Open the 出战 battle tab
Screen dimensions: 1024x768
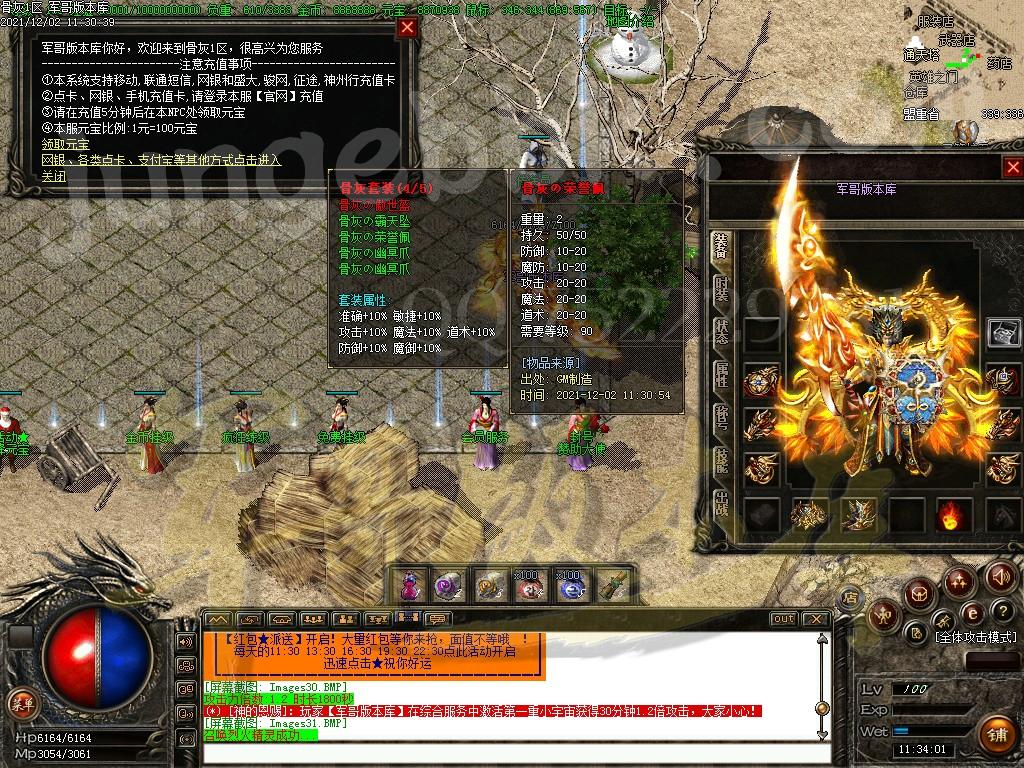click(x=721, y=504)
